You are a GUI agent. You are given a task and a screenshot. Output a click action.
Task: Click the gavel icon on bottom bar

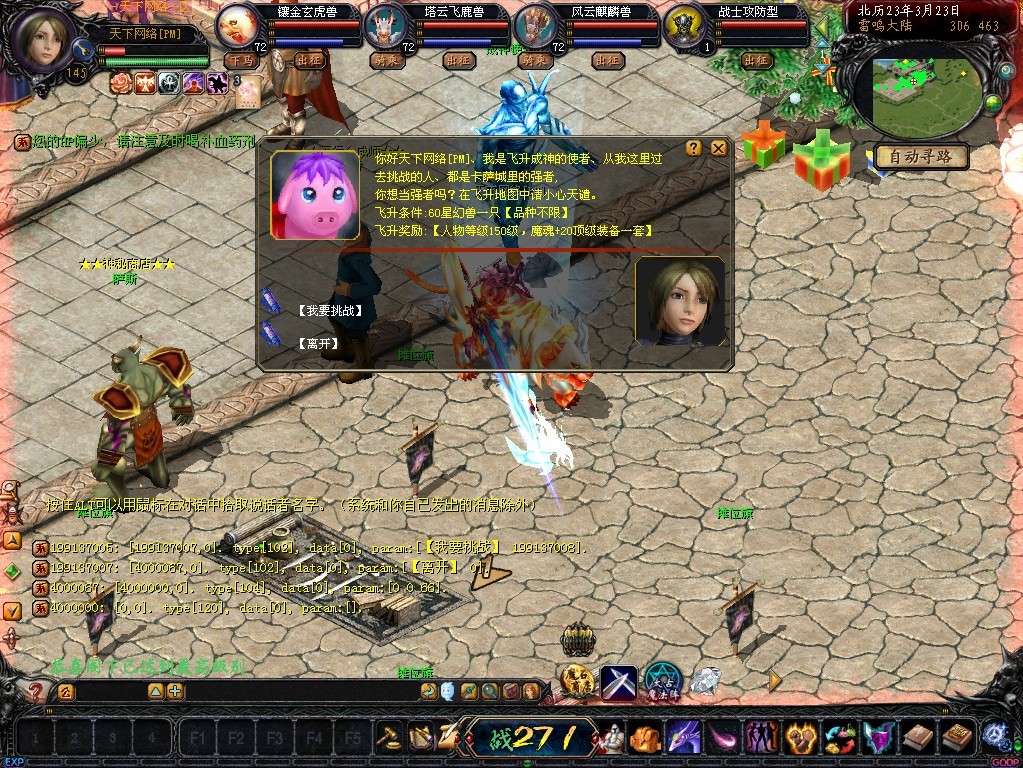pyautogui.click(x=389, y=738)
